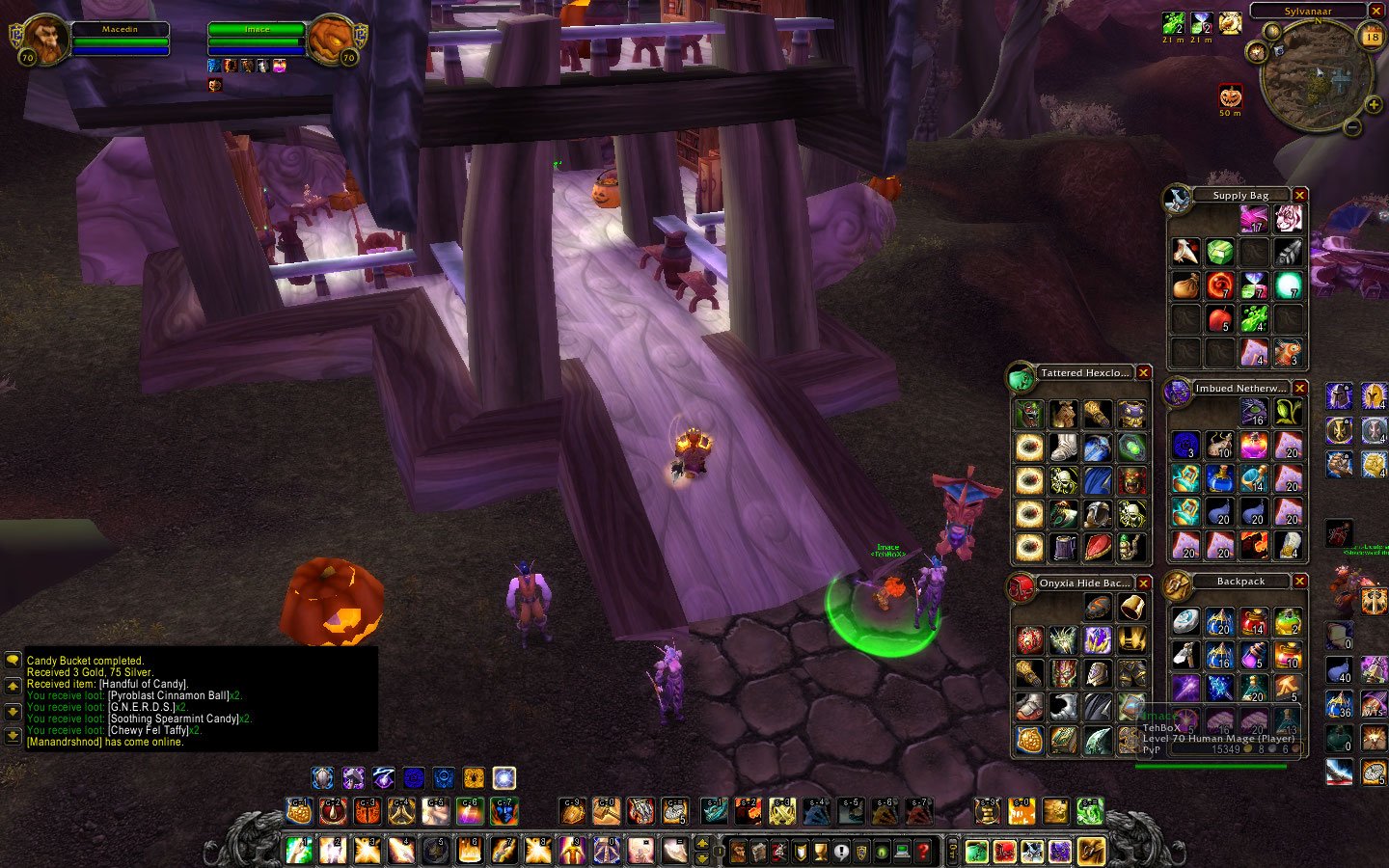Zoom out the minimap
Viewport: 1389px width, 868px height.
(x=1352, y=127)
